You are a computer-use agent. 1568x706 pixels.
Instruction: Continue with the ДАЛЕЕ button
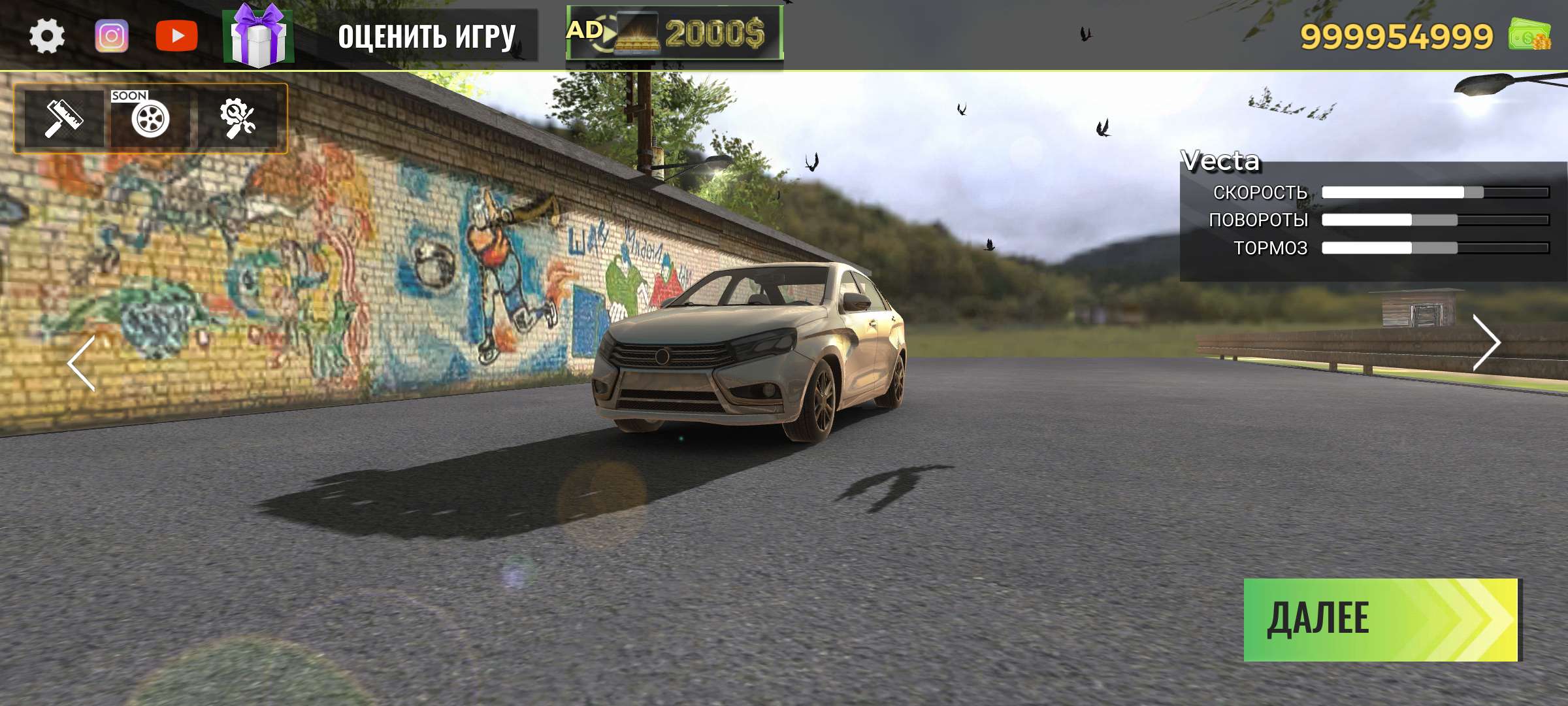(x=1381, y=619)
